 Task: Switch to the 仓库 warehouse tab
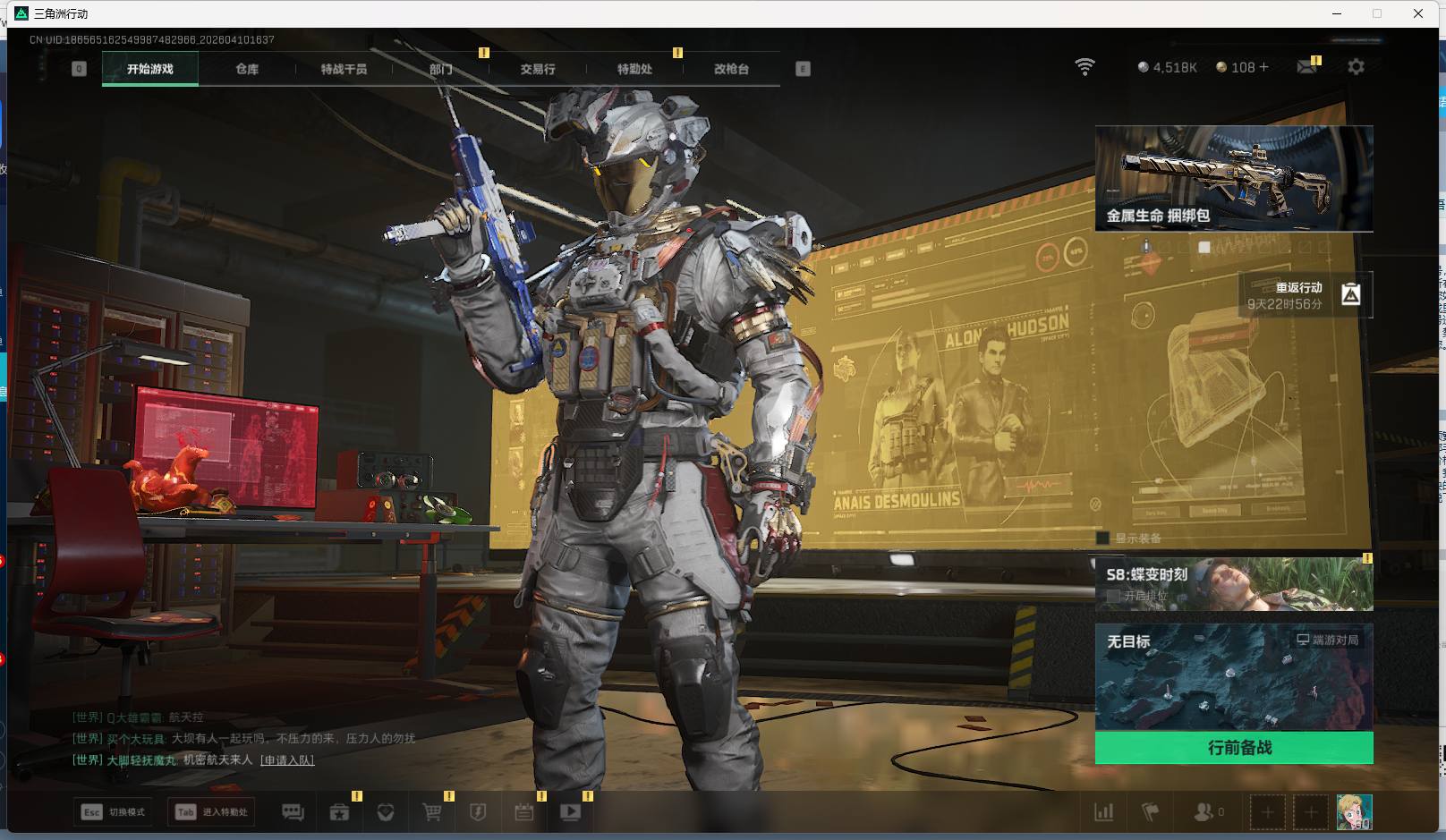click(247, 69)
